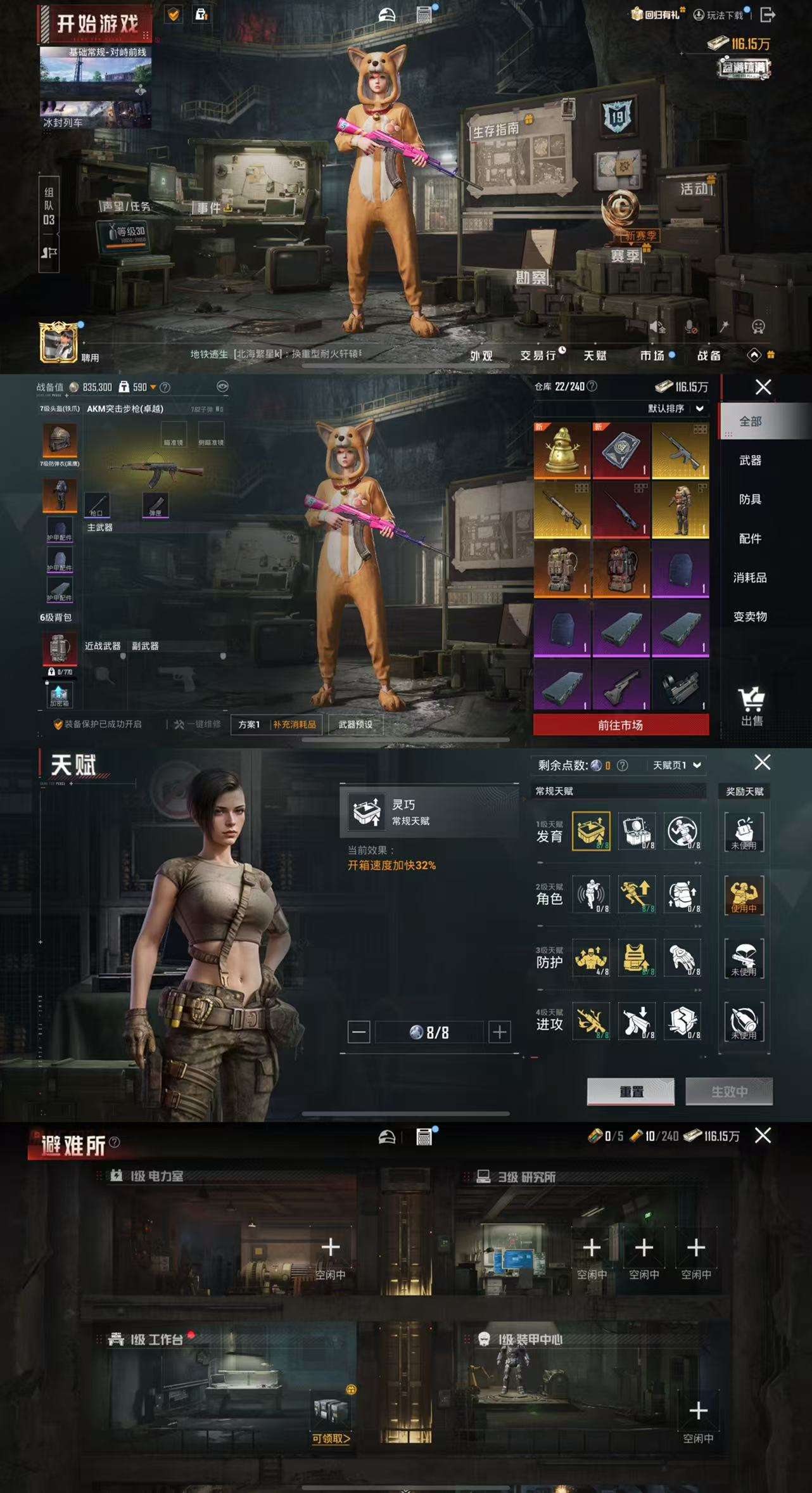Close the 天赋 talent panel
This screenshot has width=812, height=1493.
pos(763,762)
